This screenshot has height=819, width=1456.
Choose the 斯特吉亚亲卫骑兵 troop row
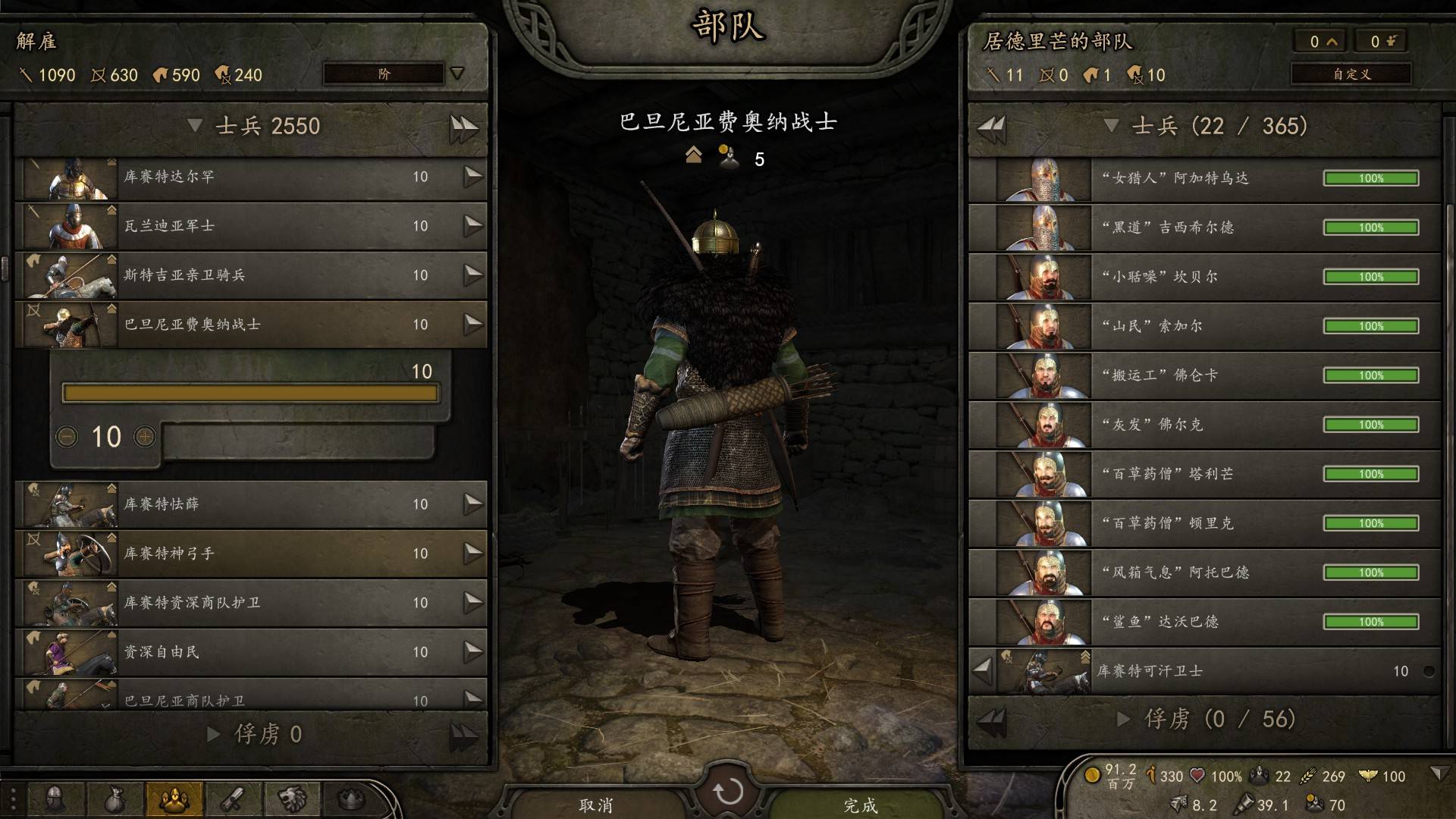point(250,275)
